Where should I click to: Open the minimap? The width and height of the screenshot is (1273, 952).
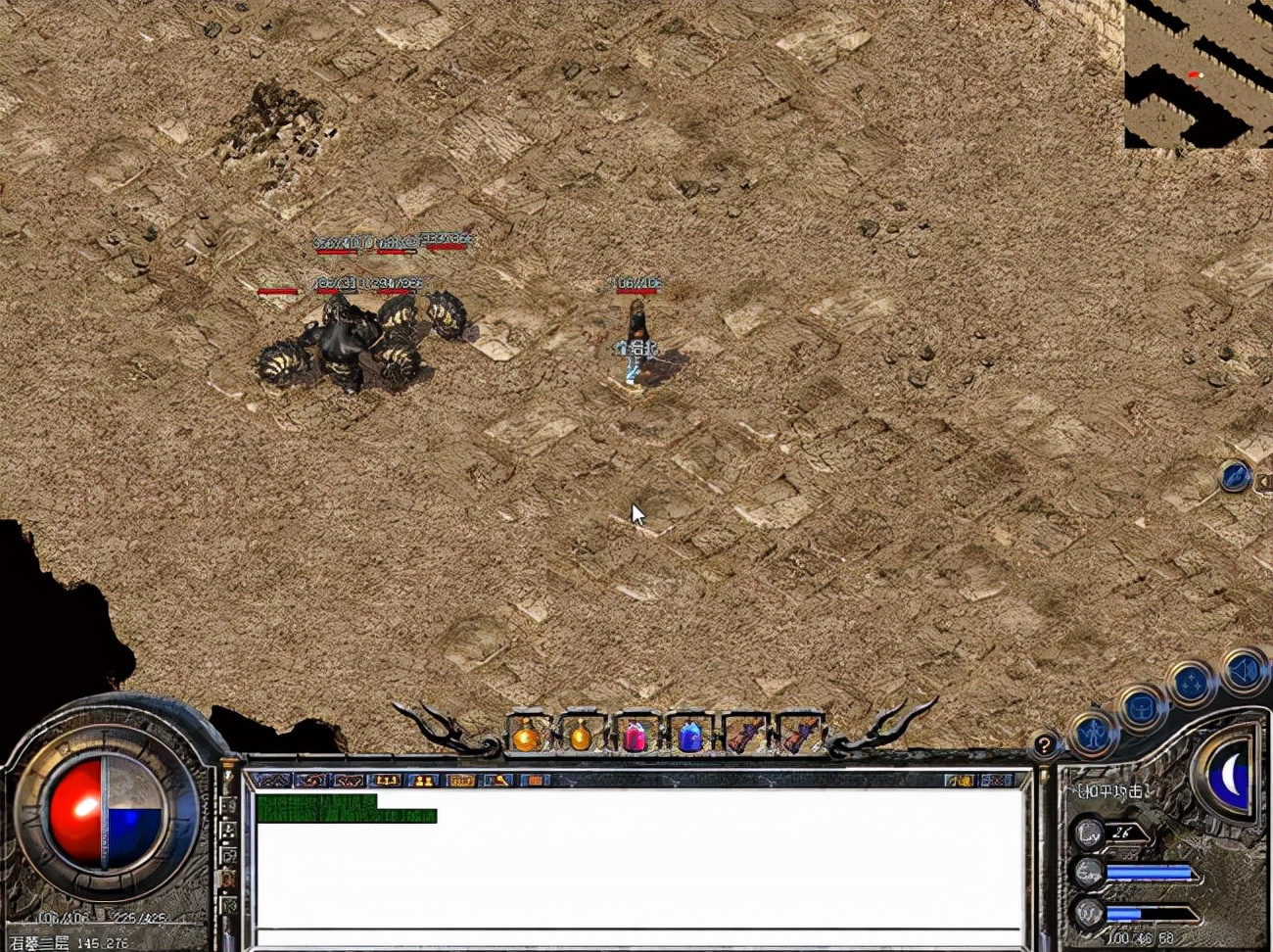pos(1198,73)
